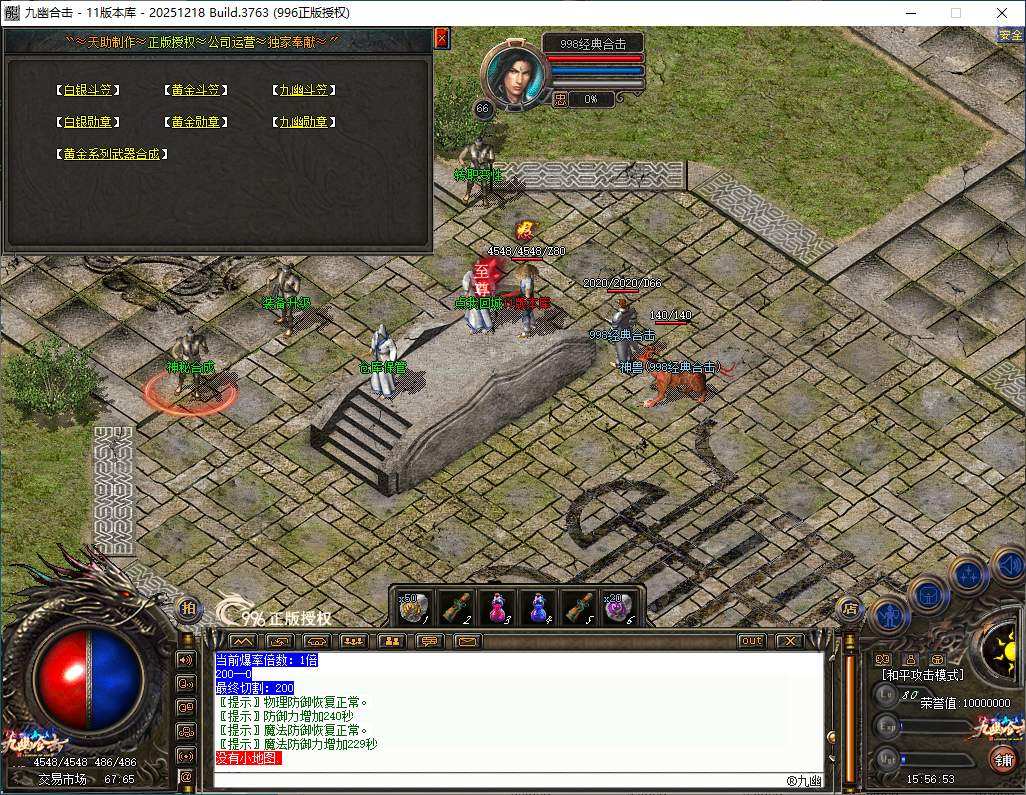Click the 拍 auction round button
The height and width of the screenshot is (795, 1026).
coord(188,608)
